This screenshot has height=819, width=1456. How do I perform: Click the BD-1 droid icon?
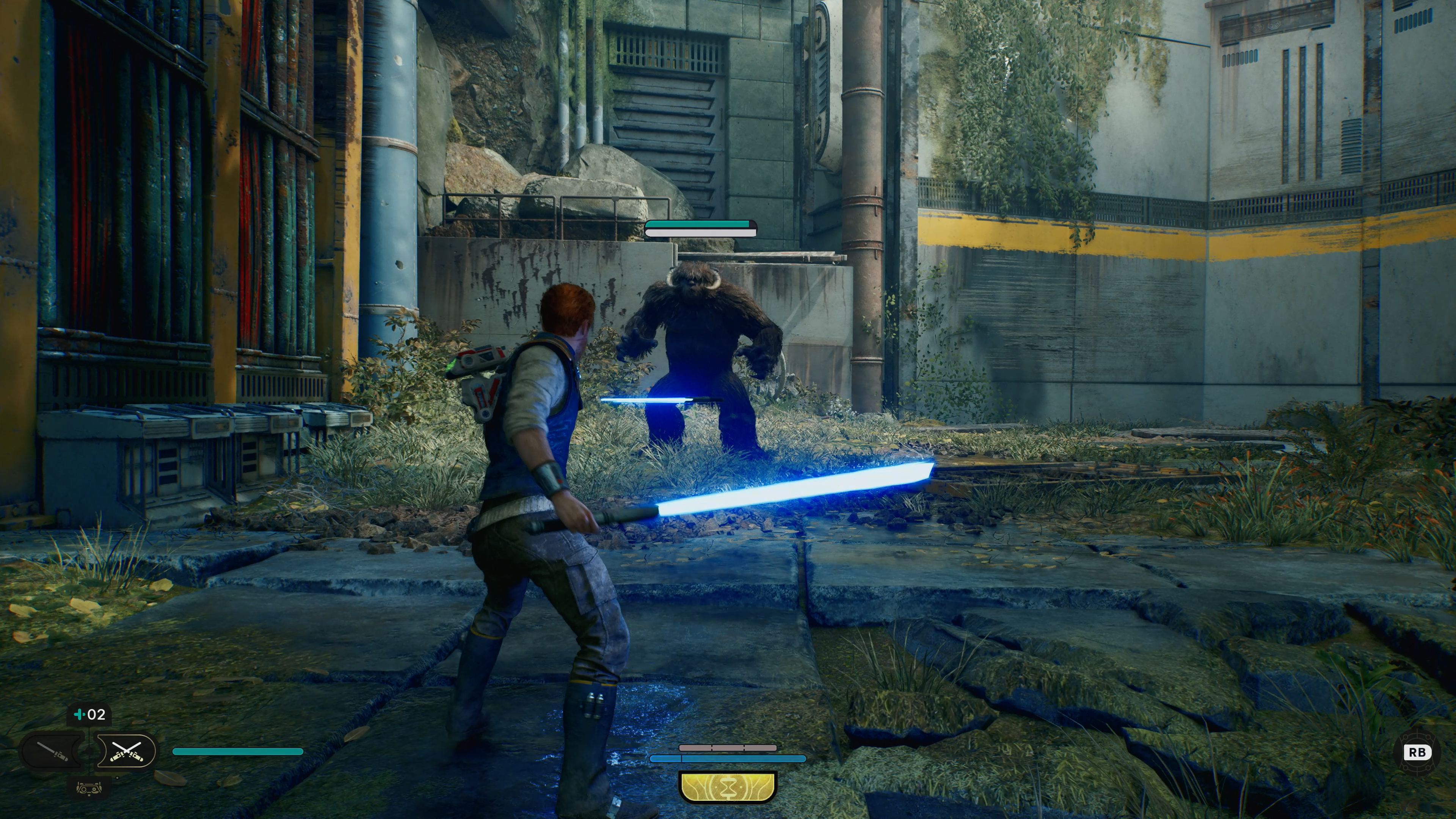(89, 788)
